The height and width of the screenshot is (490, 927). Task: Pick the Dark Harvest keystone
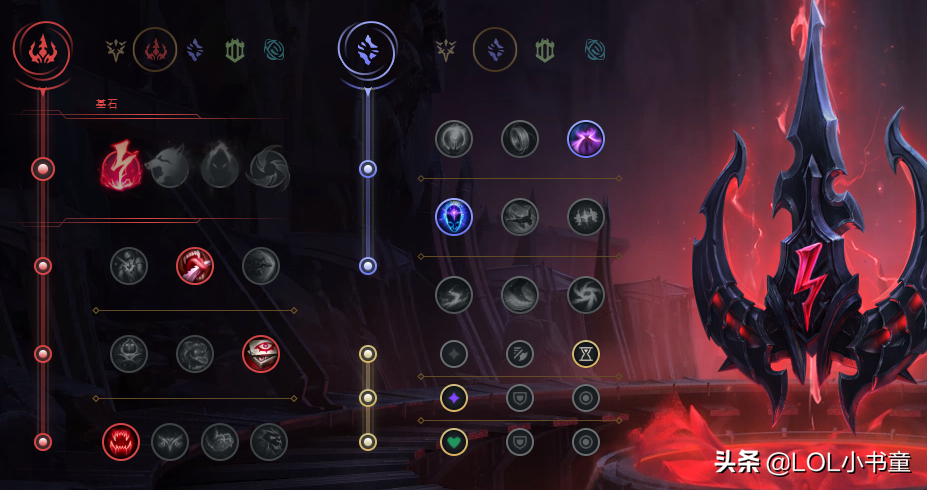point(219,167)
